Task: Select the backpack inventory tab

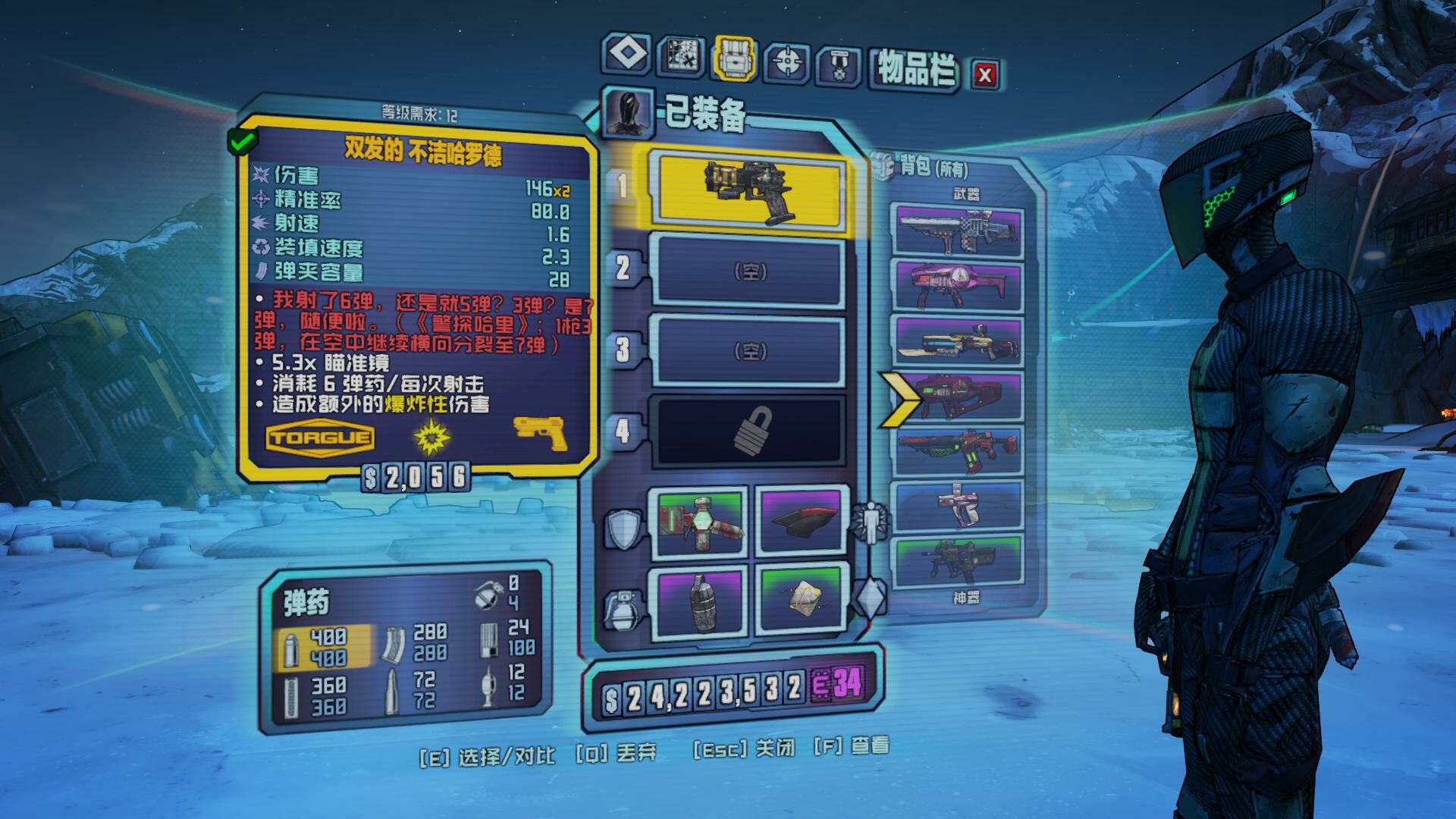Action: (x=734, y=58)
